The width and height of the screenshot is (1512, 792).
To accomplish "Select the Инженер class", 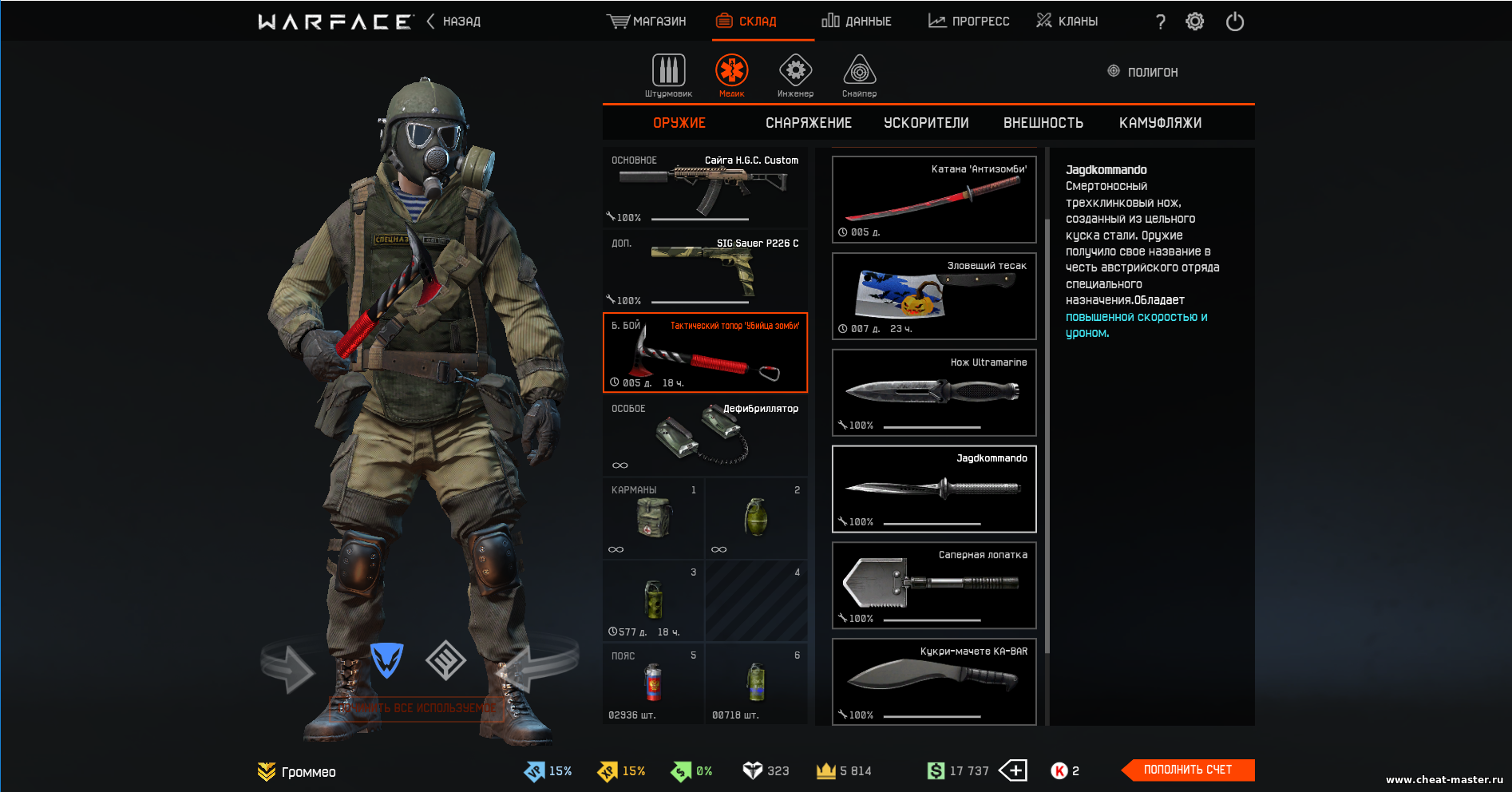I will [795, 76].
